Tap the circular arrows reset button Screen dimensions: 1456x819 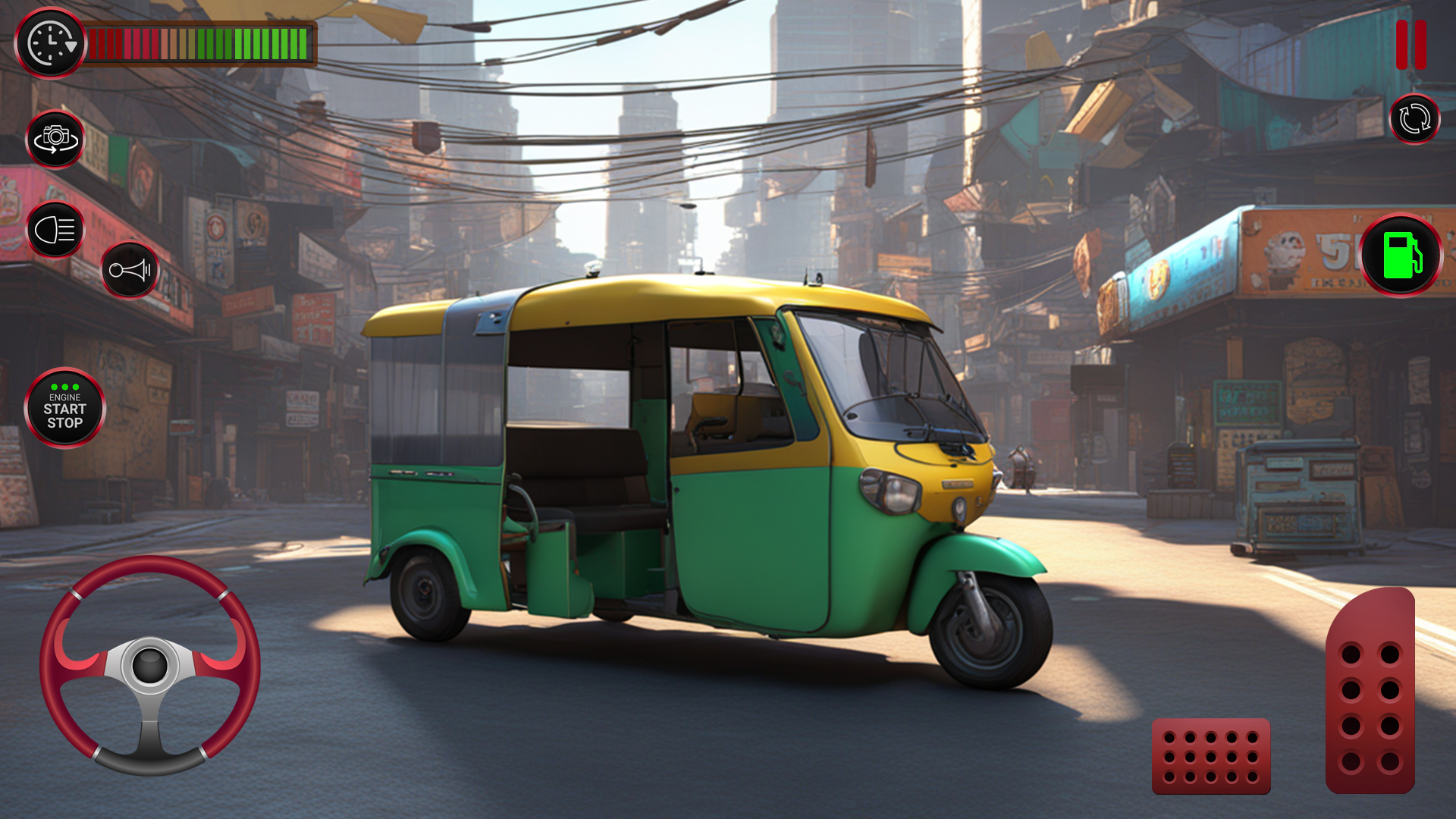pyautogui.click(x=1414, y=119)
